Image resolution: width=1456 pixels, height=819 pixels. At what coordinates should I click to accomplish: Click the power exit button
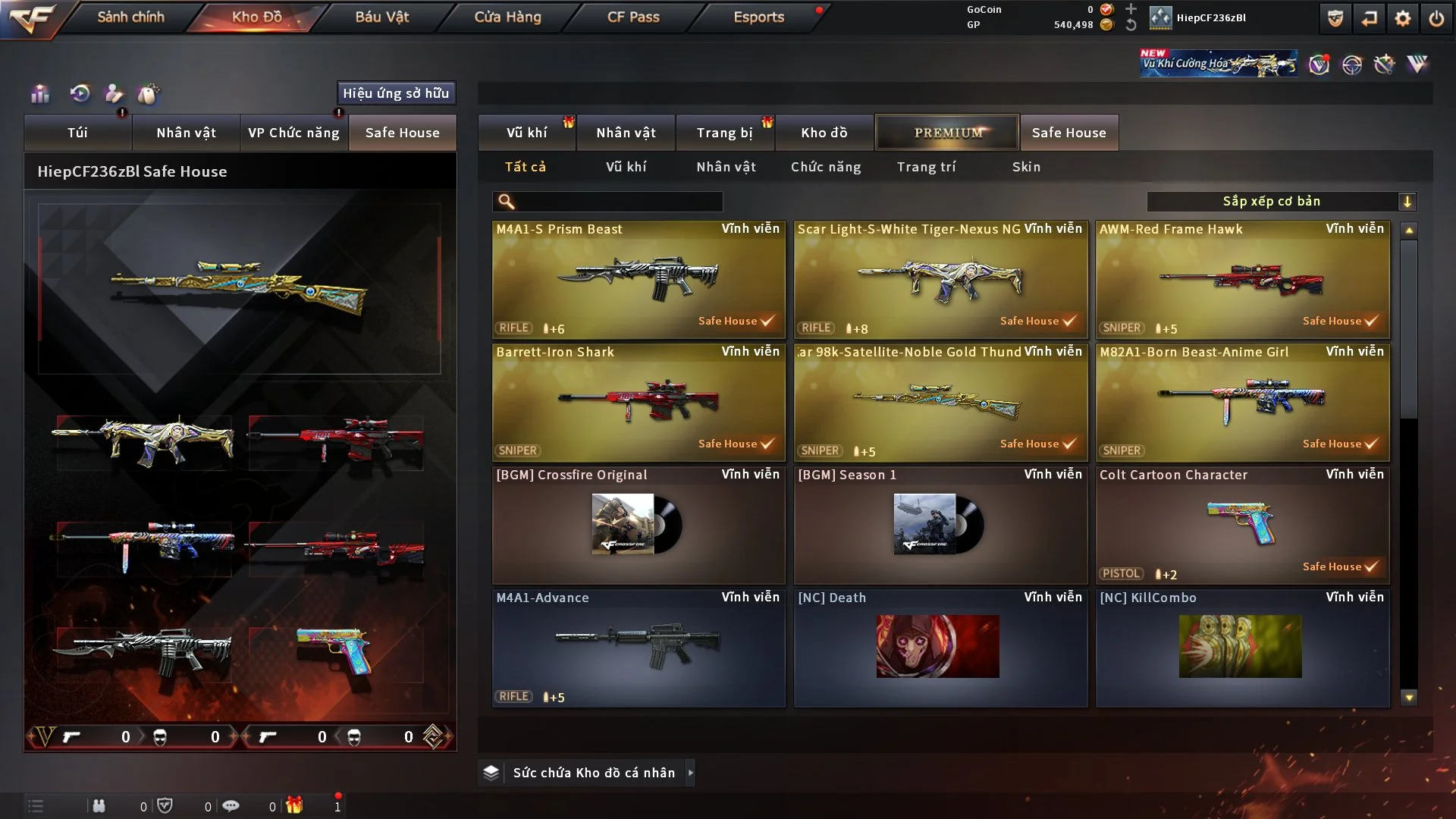(1436, 18)
